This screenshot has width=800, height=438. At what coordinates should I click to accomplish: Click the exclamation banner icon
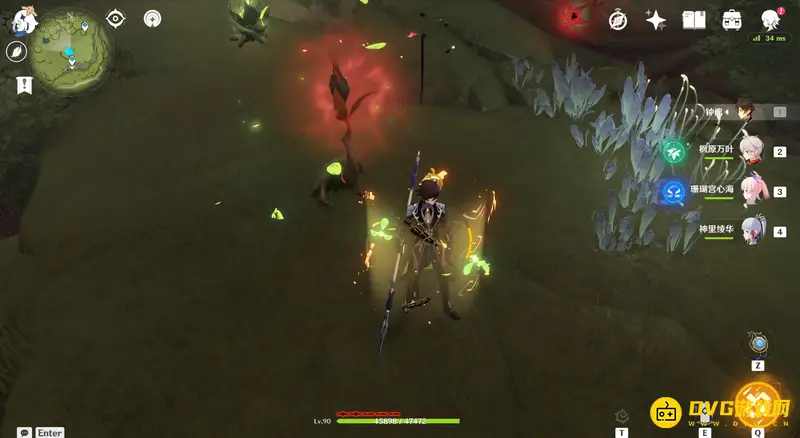19,86
